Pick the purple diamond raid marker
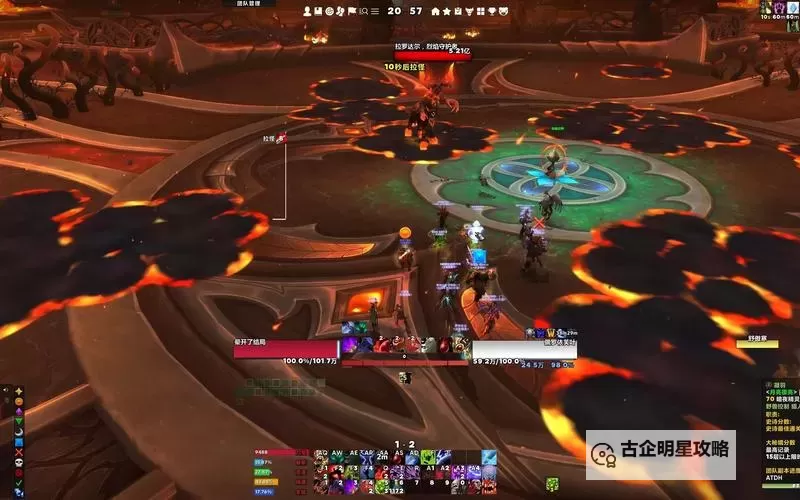 [19, 414]
